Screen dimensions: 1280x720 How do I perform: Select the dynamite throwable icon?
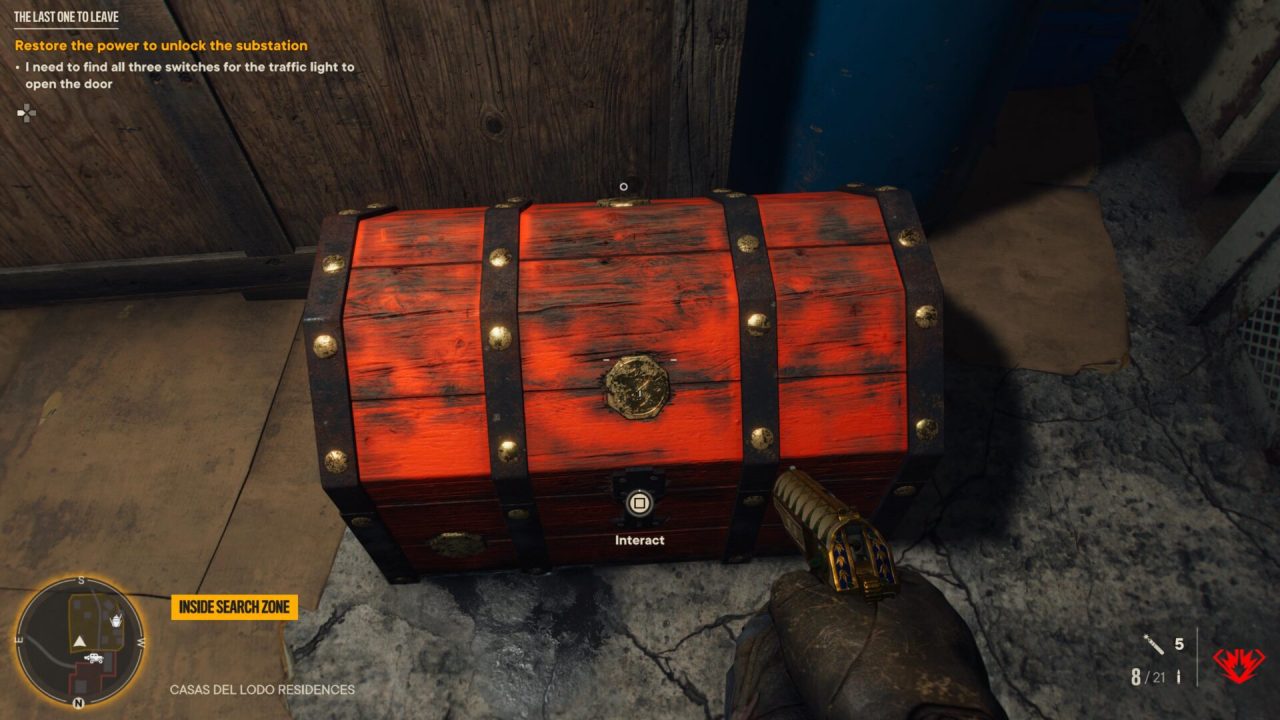(x=1154, y=645)
